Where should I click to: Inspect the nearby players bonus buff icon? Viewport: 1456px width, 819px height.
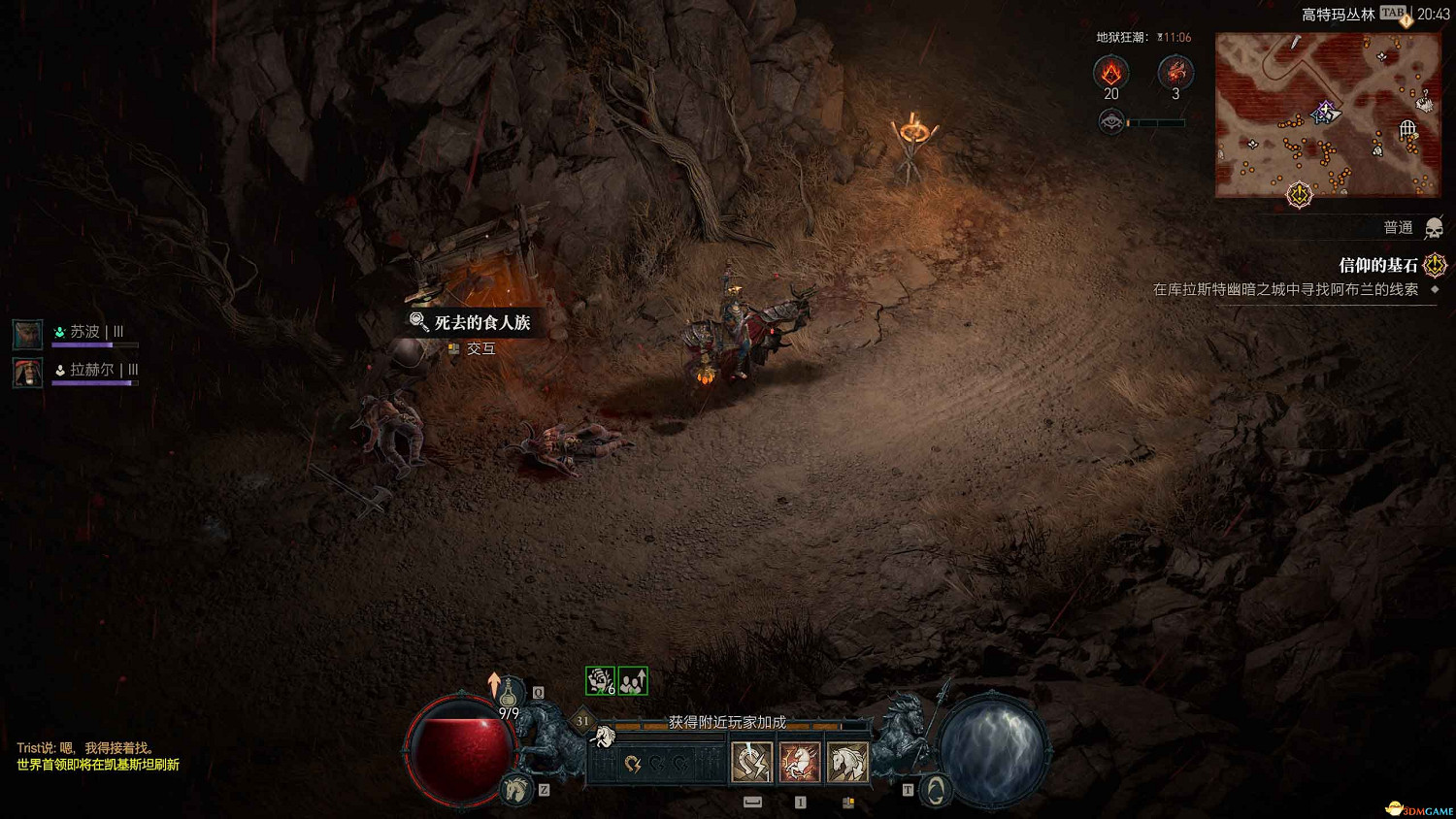coord(633,681)
